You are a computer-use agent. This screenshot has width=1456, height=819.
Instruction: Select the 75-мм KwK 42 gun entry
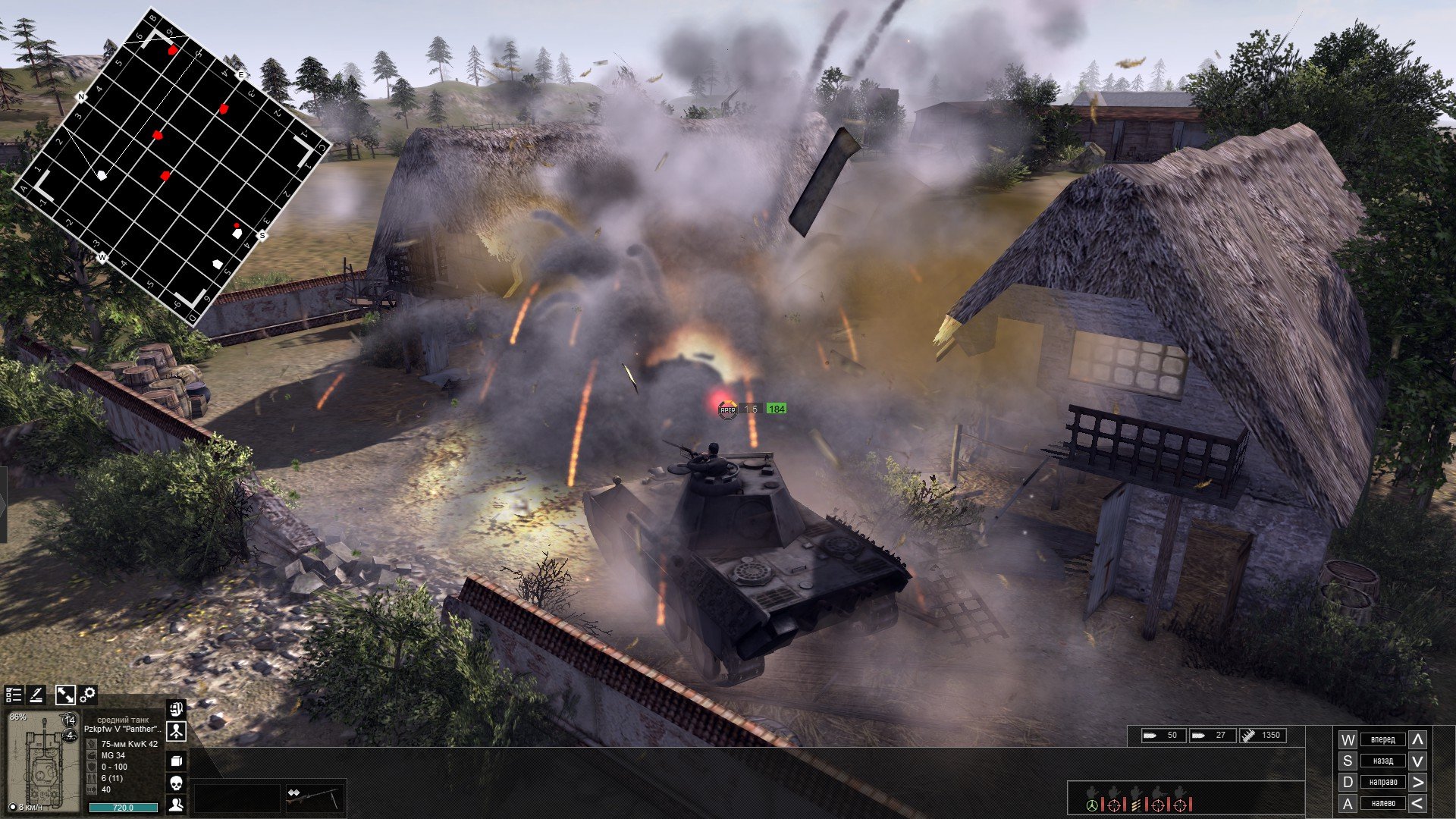129,744
